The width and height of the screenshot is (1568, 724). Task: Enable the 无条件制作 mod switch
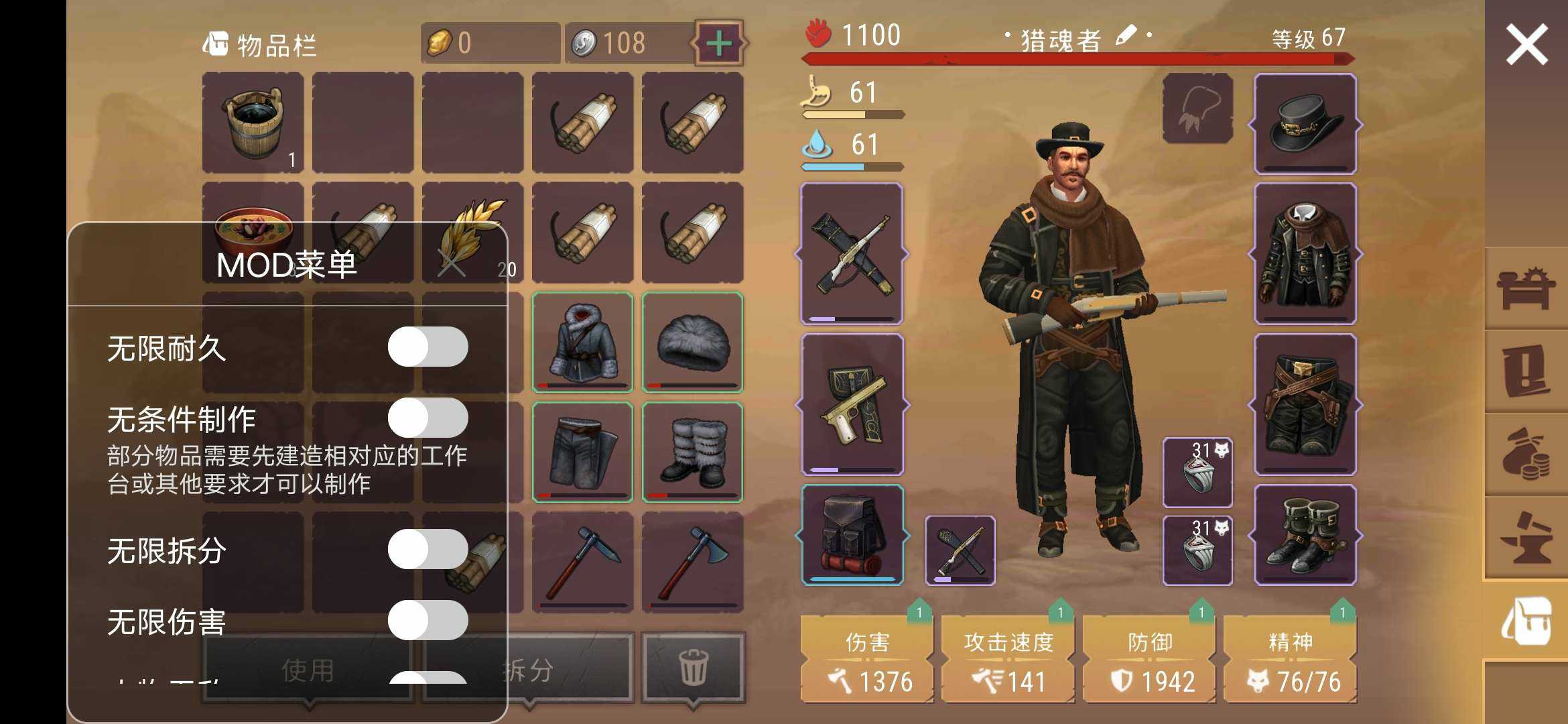(x=428, y=418)
